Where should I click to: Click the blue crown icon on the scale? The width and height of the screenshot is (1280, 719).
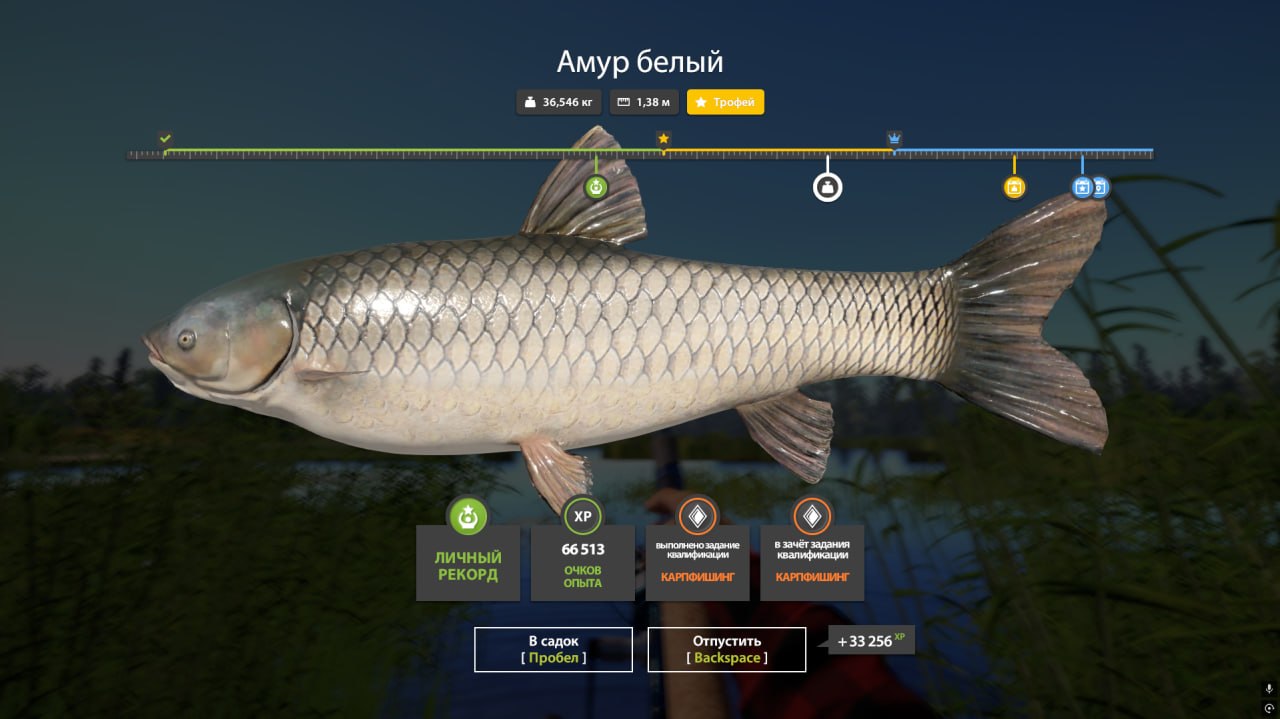[894, 138]
